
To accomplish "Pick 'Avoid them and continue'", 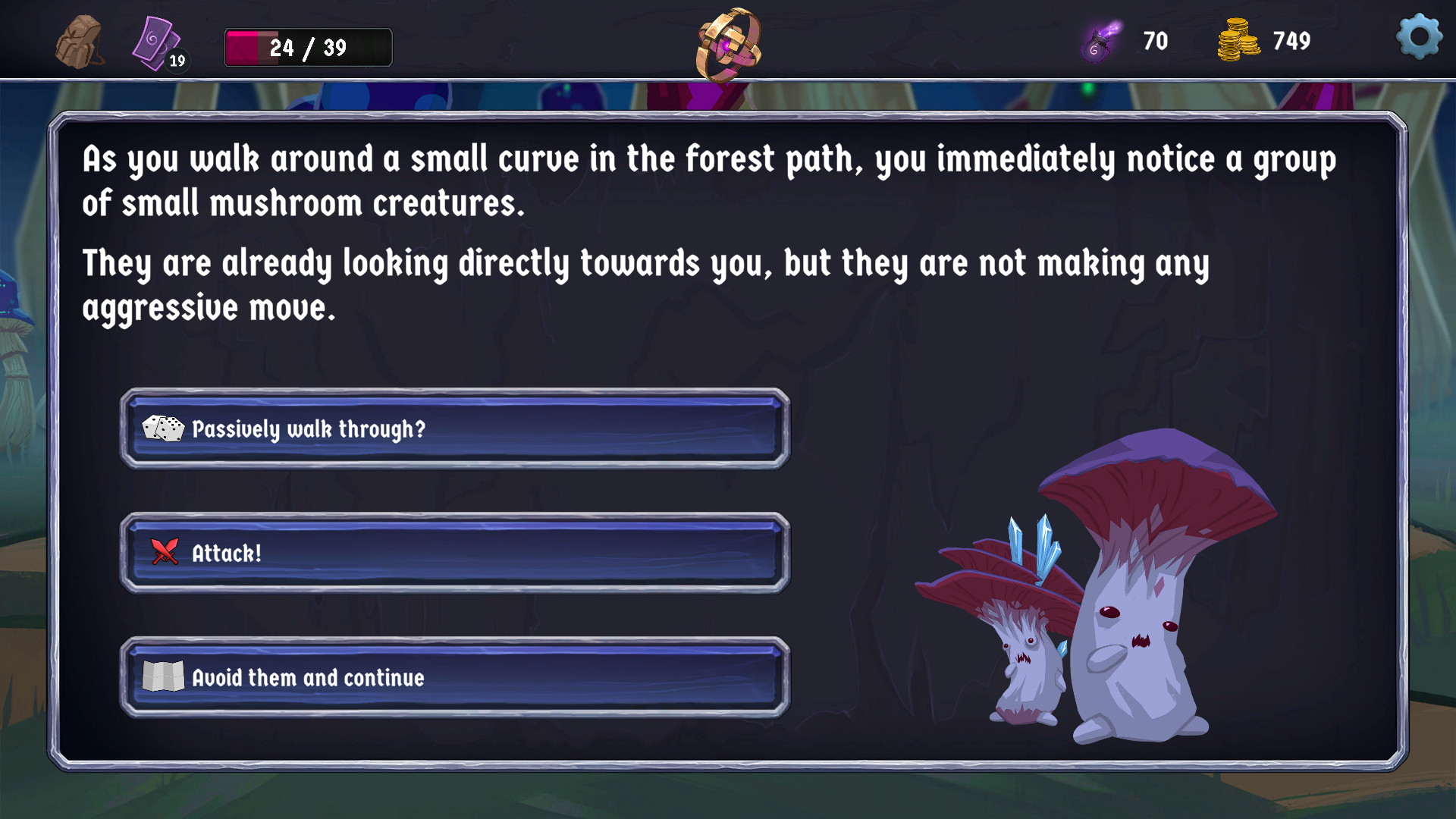I will tap(455, 677).
